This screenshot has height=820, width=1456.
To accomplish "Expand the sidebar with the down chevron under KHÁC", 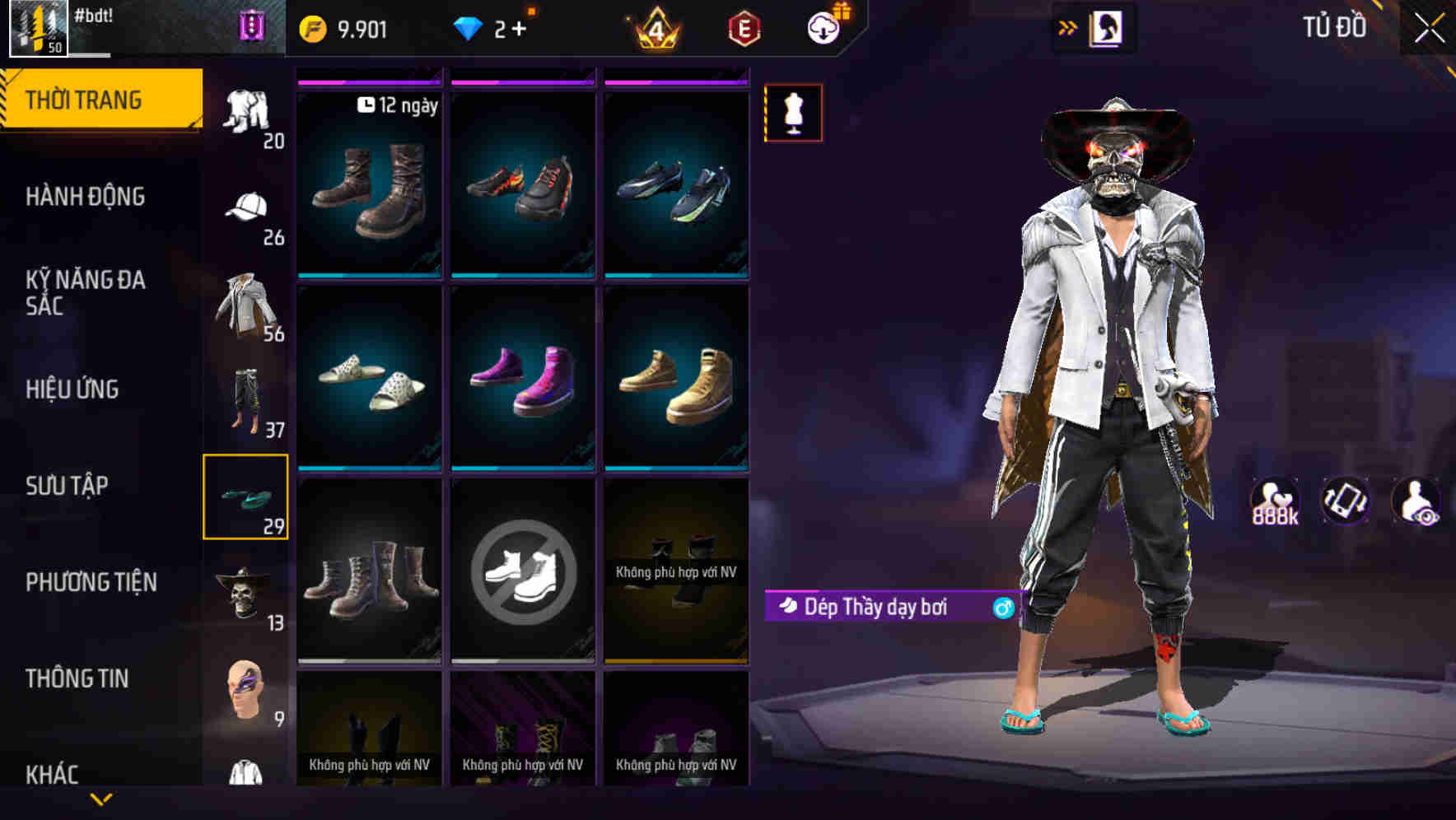I will (x=102, y=800).
